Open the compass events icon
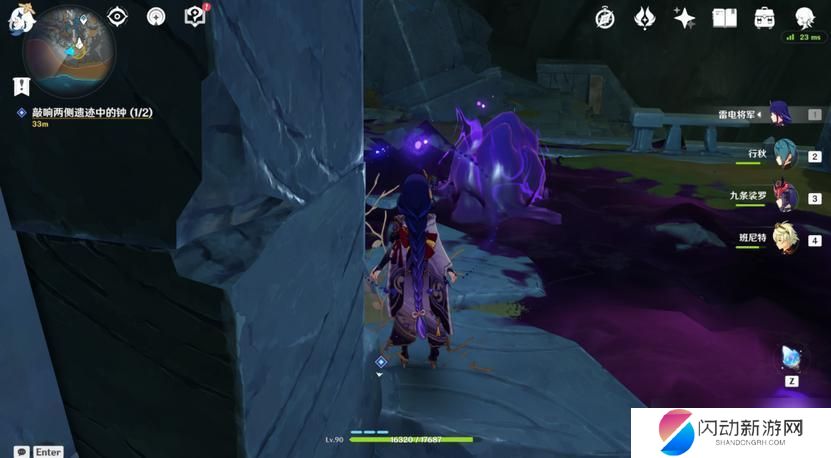Viewport: 831px width, 458px height. pyautogui.click(x=605, y=17)
